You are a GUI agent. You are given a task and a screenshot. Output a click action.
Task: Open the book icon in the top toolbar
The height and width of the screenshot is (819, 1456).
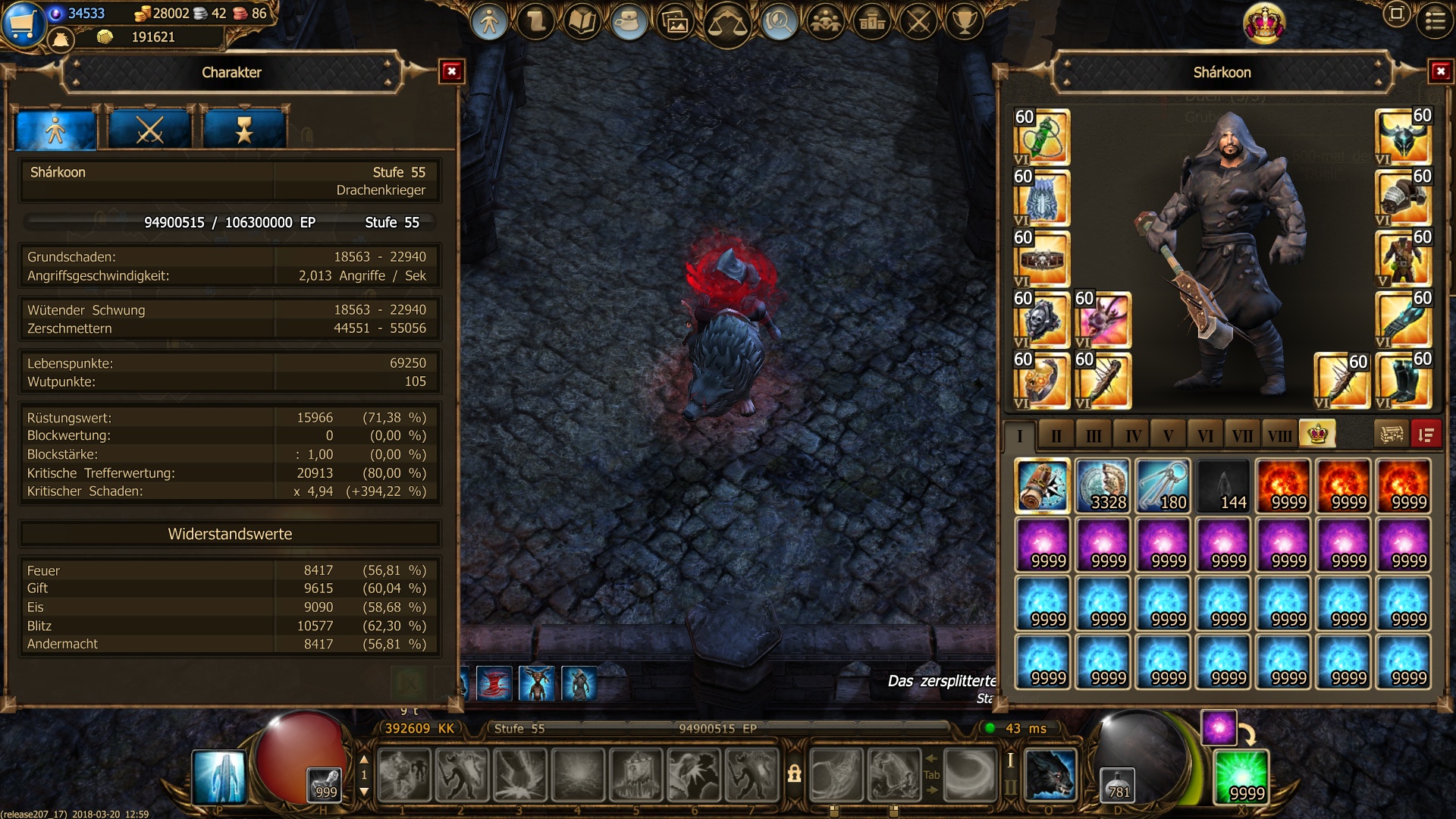[582, 23]
